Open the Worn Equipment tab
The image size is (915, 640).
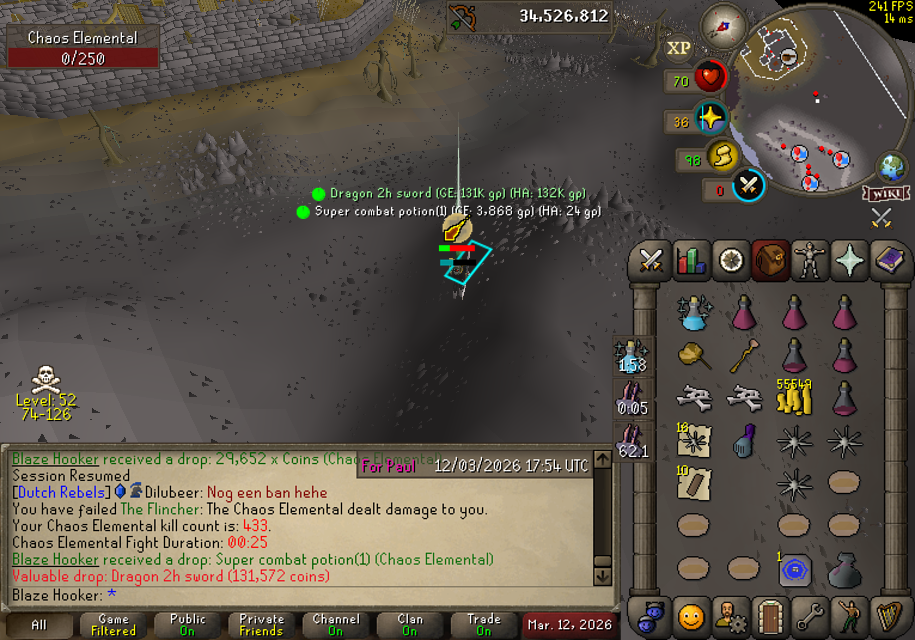coord(809,260)
